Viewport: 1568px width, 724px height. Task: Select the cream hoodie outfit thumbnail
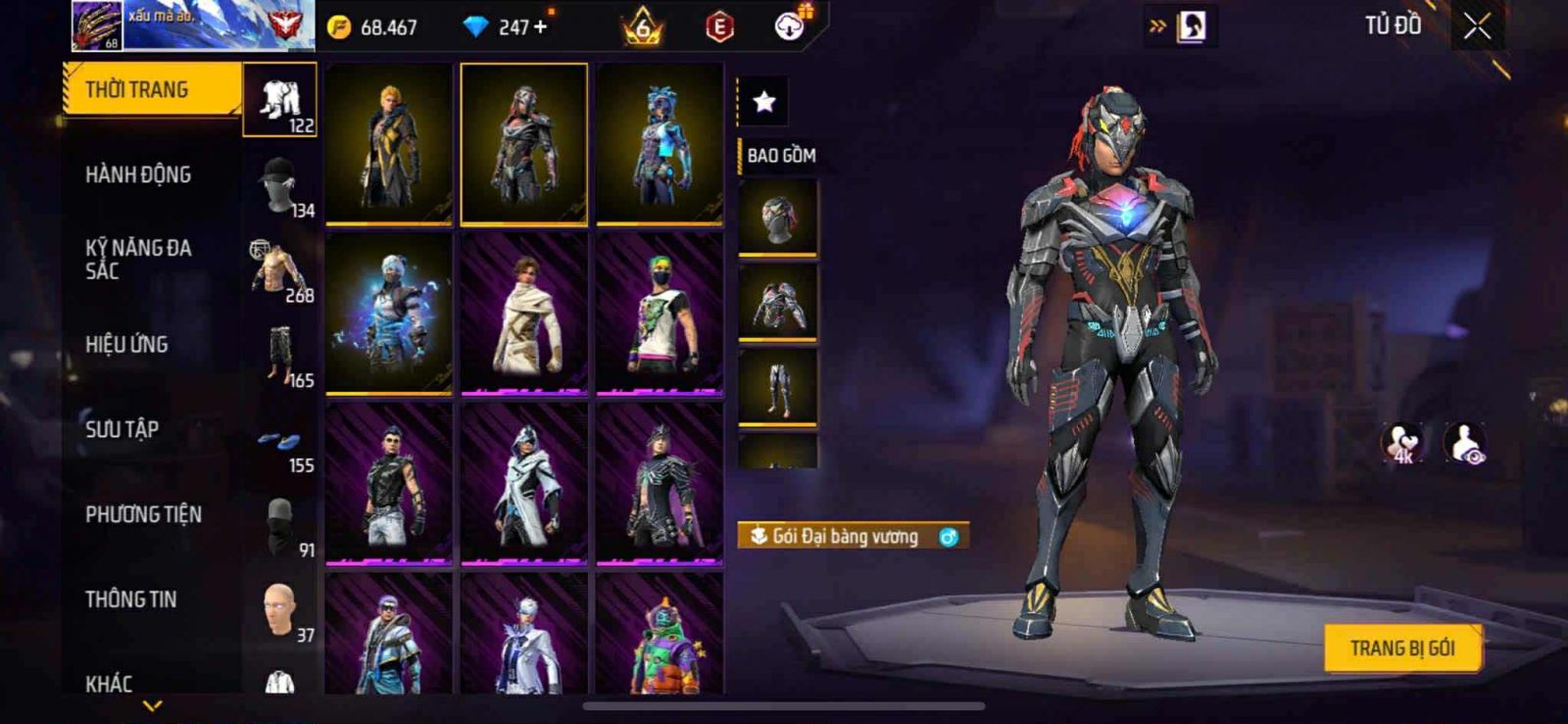coord(524,314)
